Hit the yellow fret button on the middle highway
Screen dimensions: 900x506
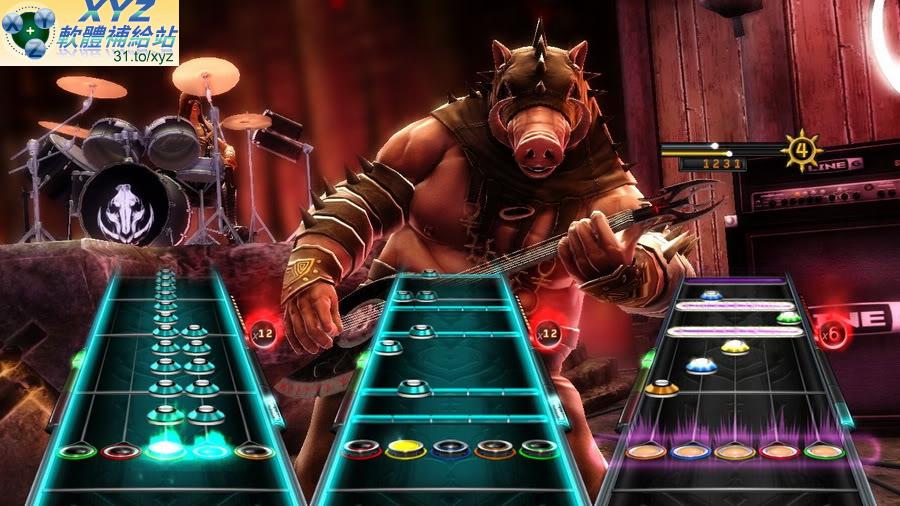pyautogui.click(x=405, y=449)
